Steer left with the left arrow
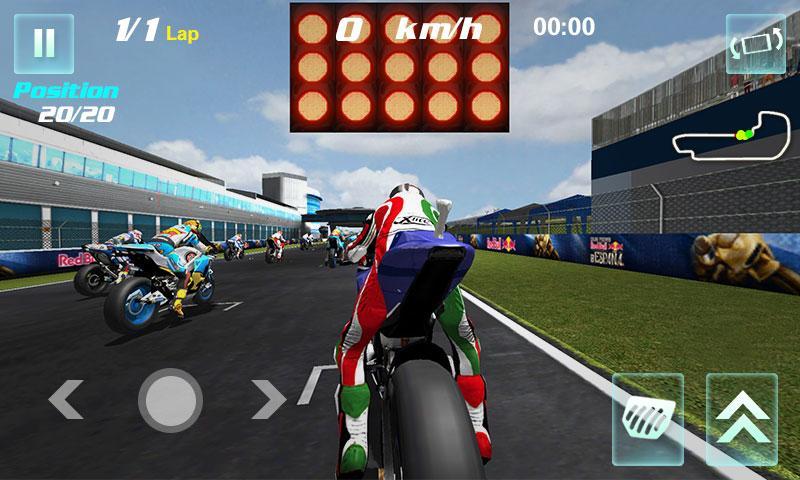 coord(66,400)
